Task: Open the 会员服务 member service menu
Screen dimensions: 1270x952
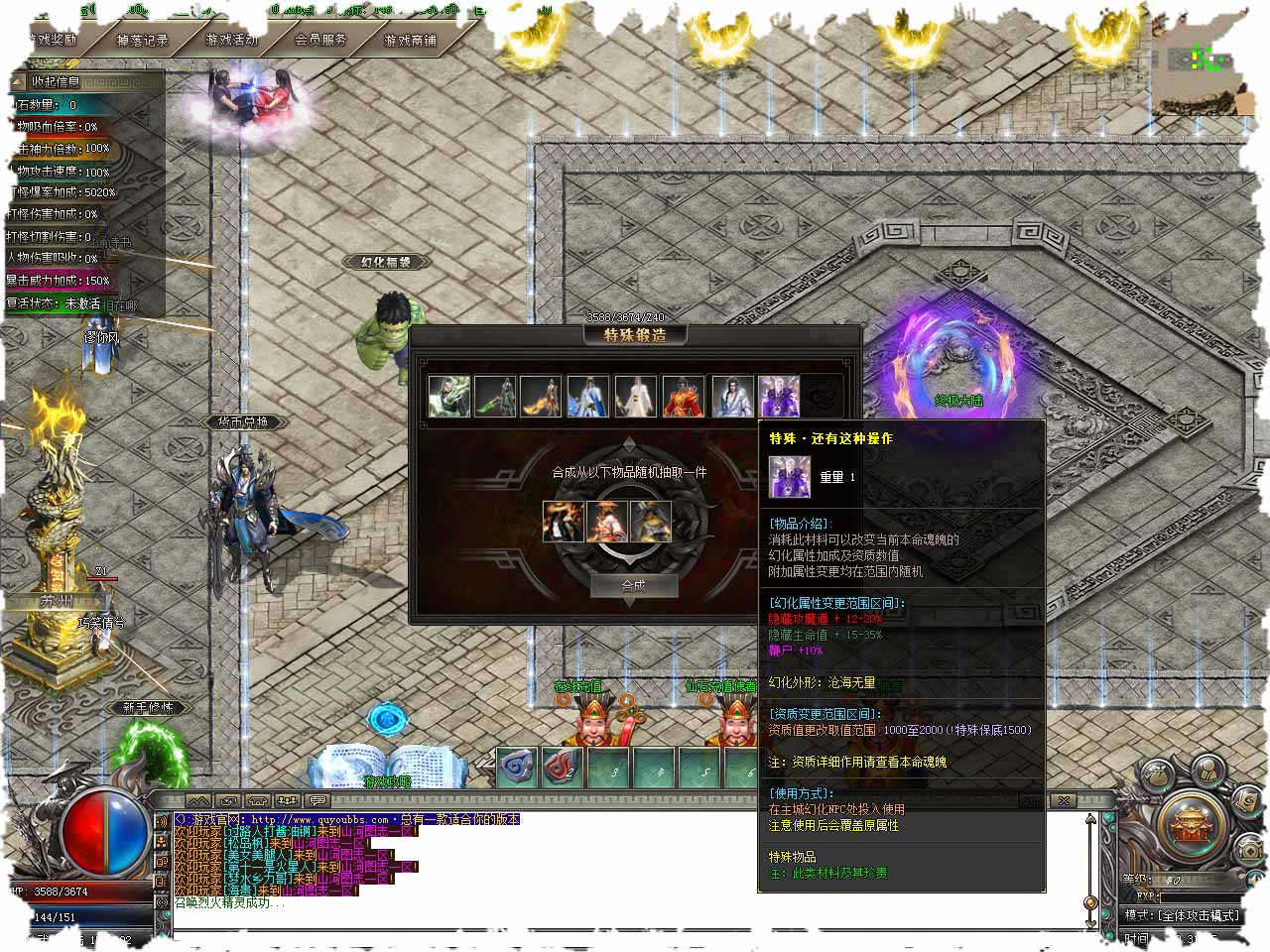Action: [320, 41]
